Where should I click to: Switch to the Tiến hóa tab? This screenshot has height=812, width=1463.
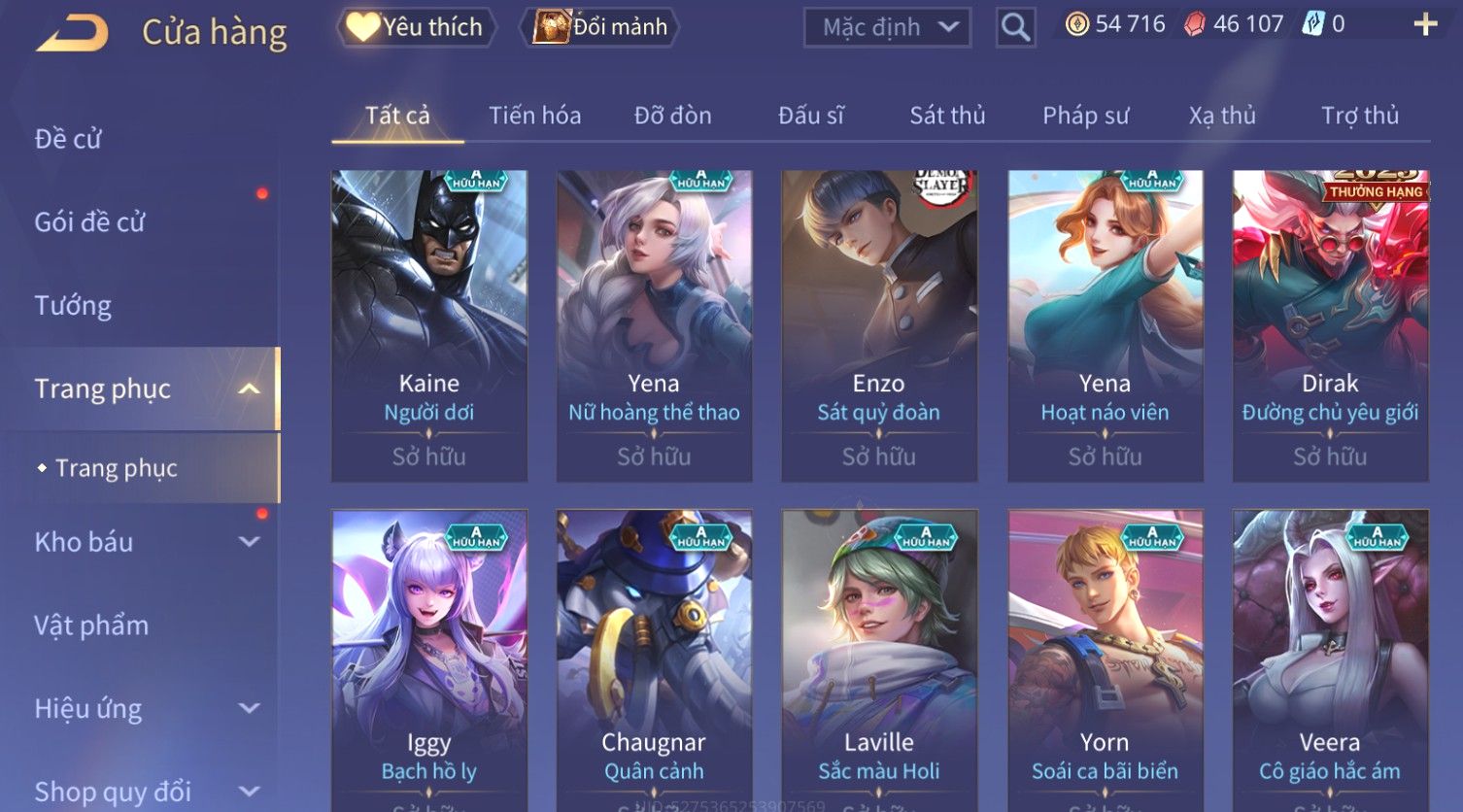click(534, 116)
